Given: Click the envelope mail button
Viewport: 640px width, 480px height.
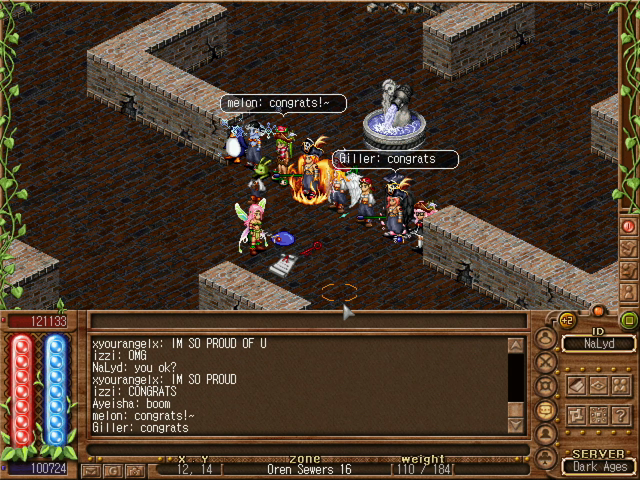Looking at the screenshot, I should (x=92, y=469).
